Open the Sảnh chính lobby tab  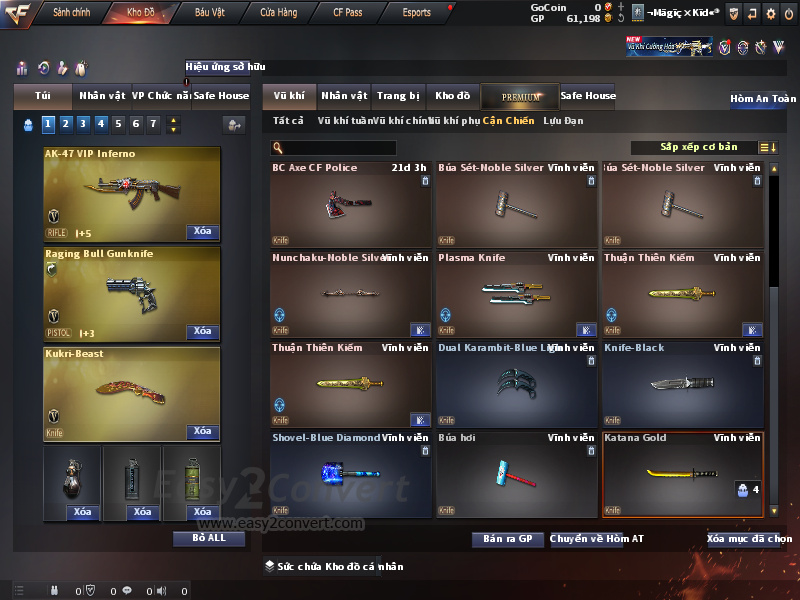70,13
